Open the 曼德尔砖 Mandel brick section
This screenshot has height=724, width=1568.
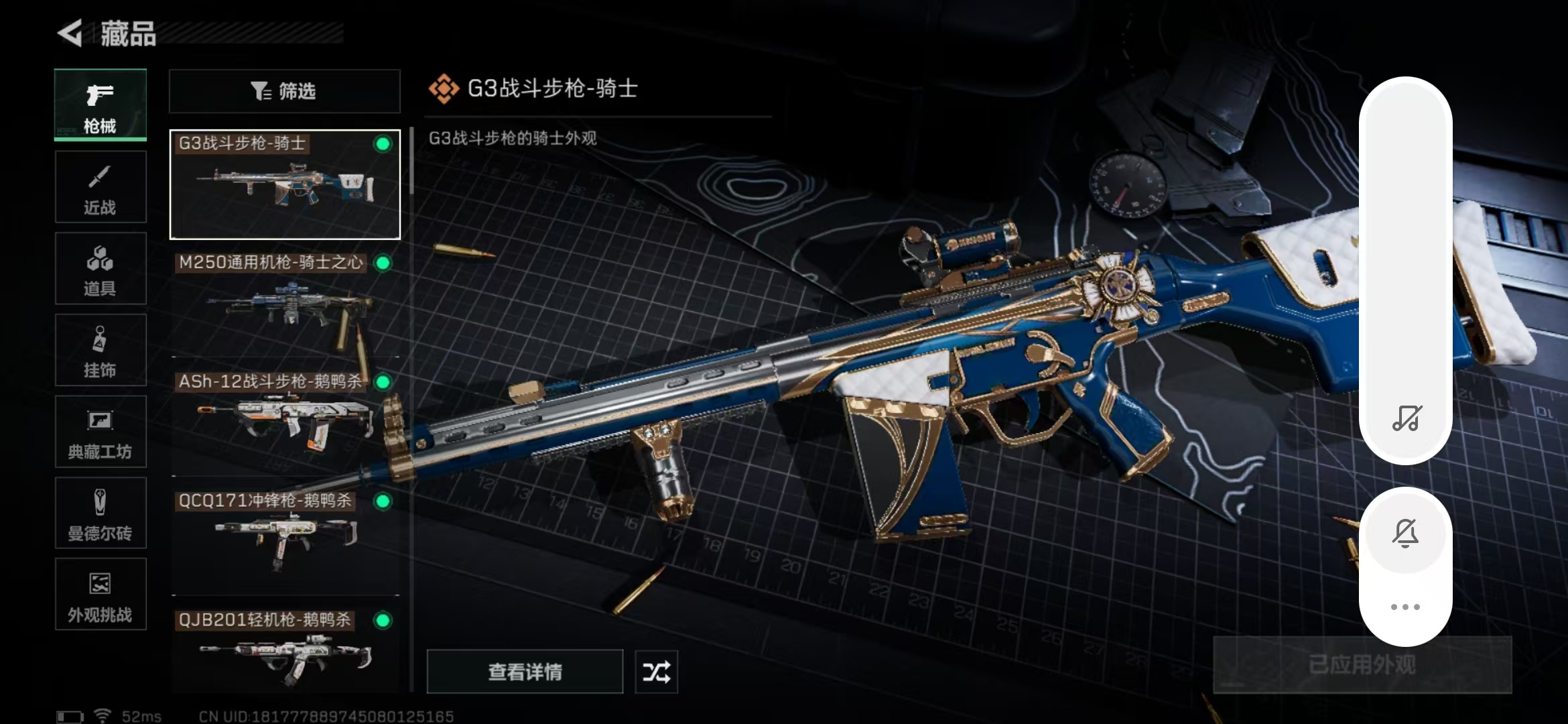coord(100,513)
